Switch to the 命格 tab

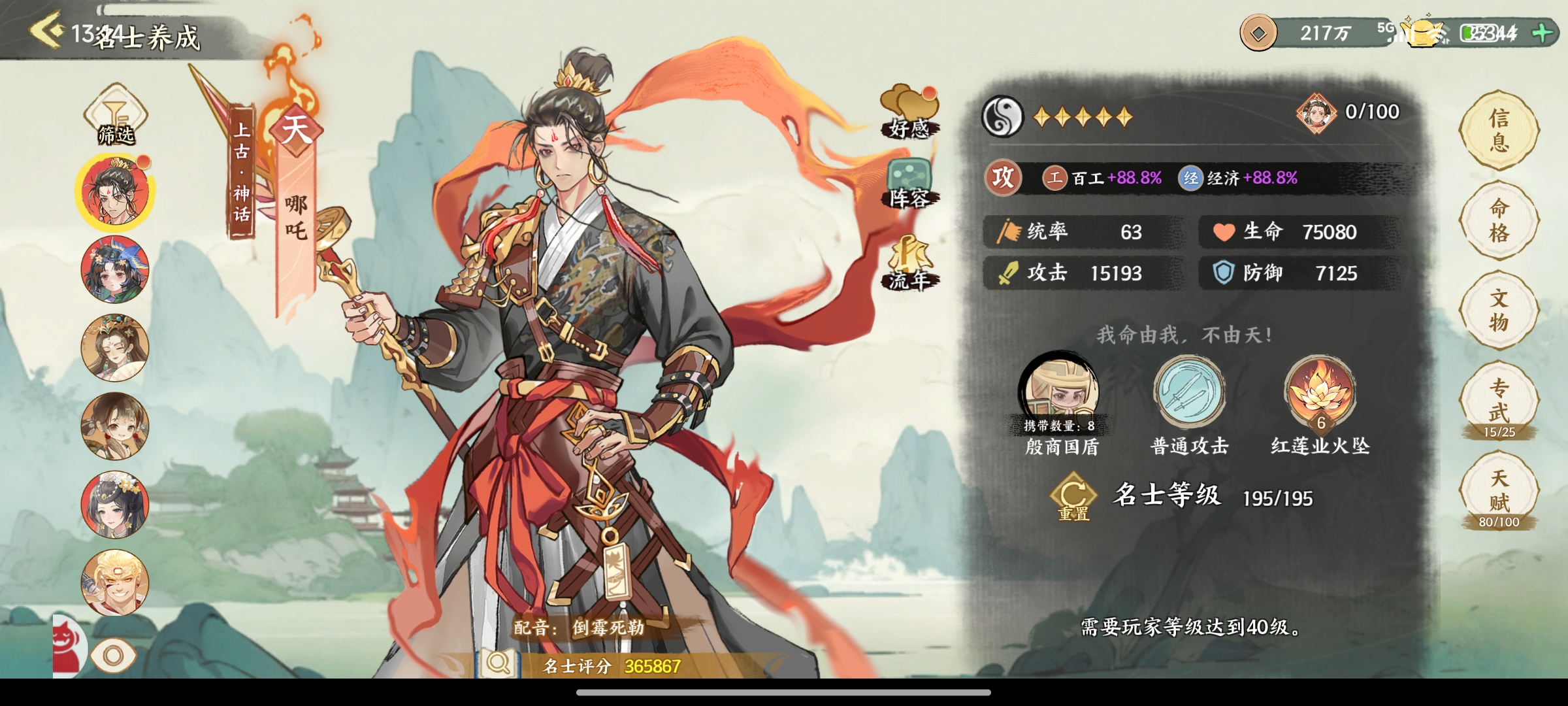pos(1499,220)
